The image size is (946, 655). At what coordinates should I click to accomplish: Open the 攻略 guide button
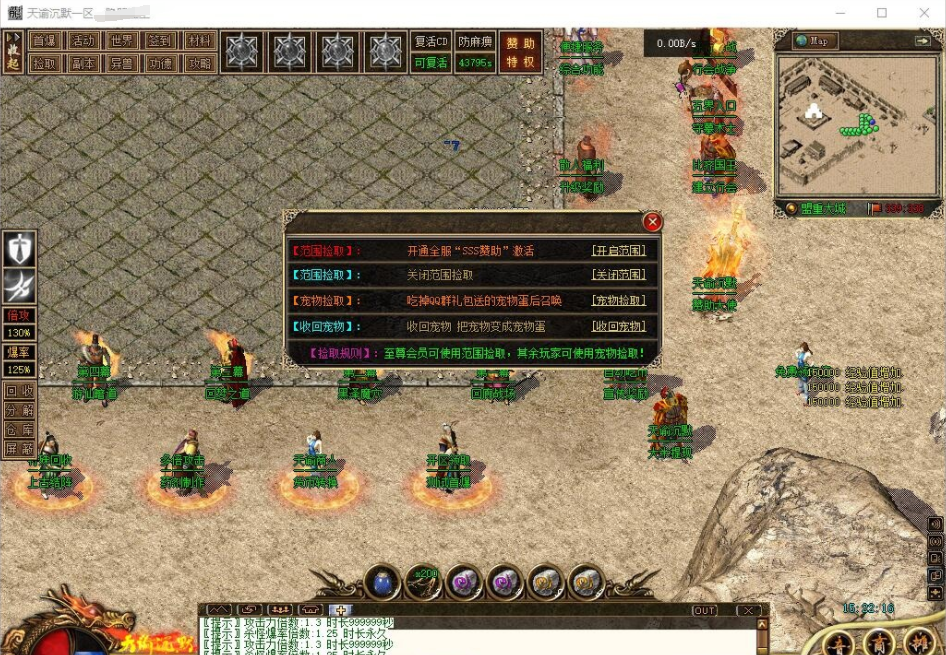click(x=200, y=63)
